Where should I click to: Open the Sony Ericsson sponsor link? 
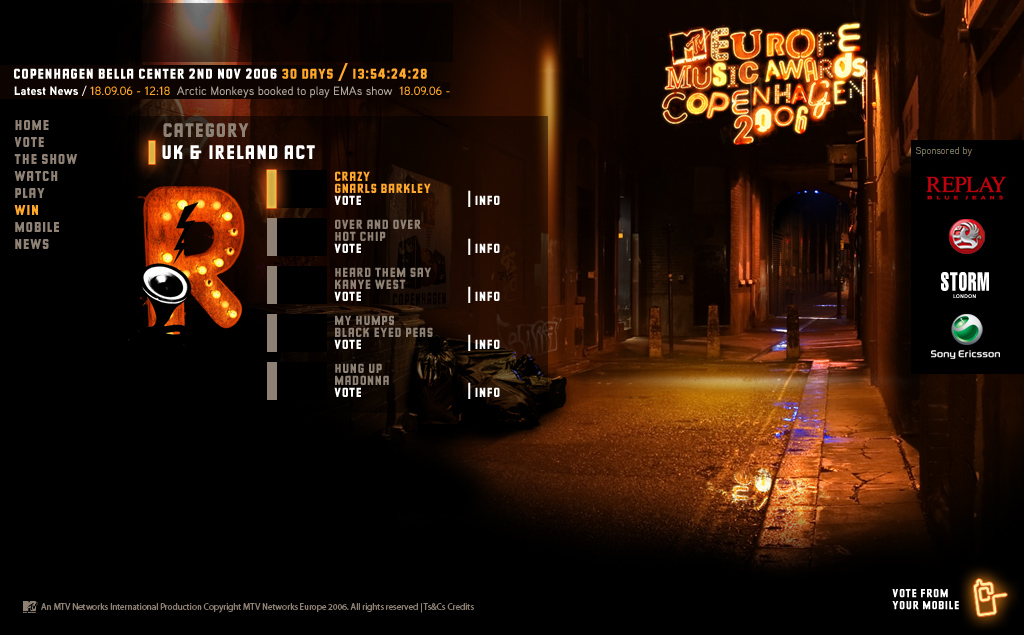(x=966, y=337)
